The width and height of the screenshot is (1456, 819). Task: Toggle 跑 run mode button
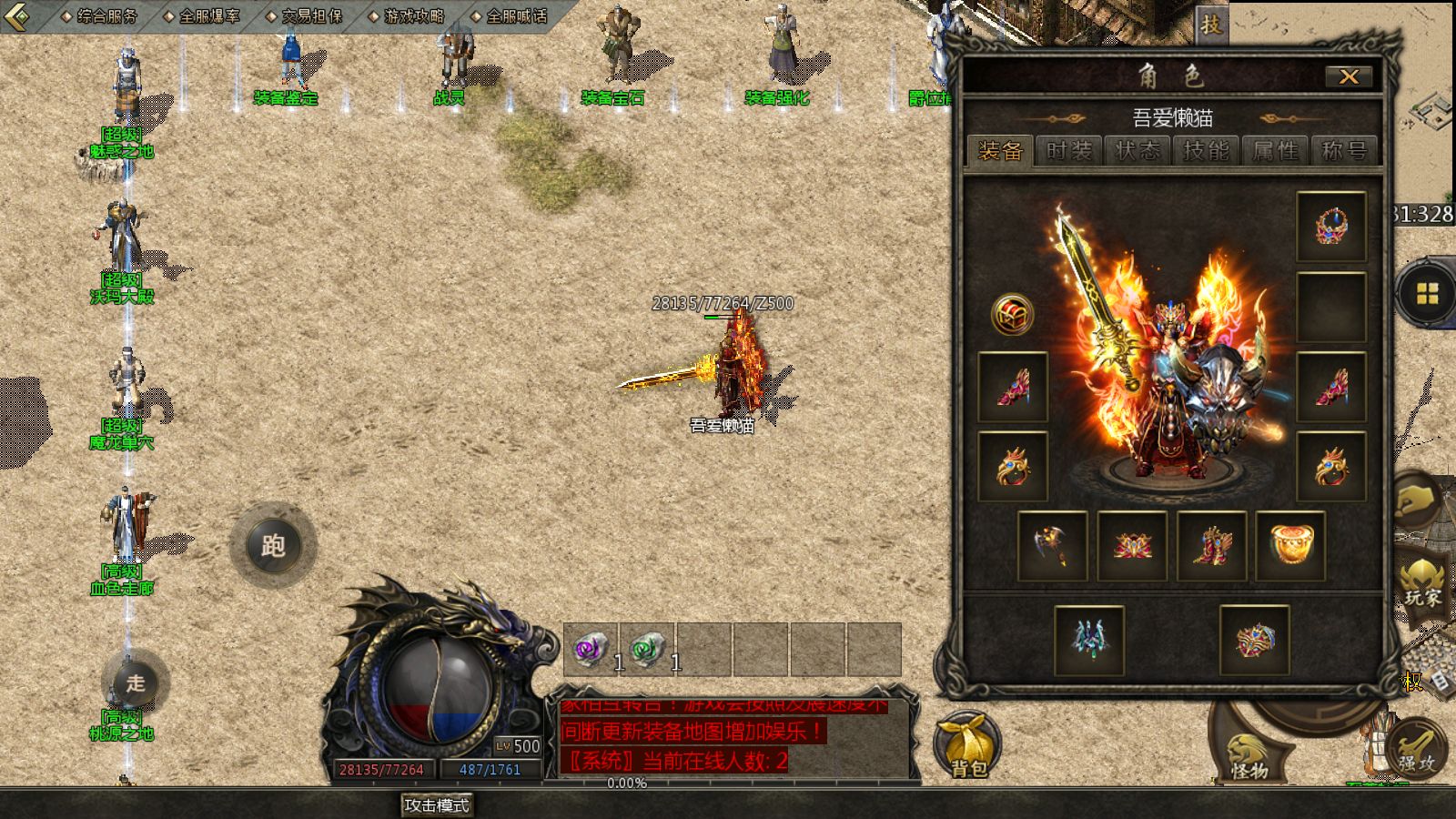pos(273,546)
